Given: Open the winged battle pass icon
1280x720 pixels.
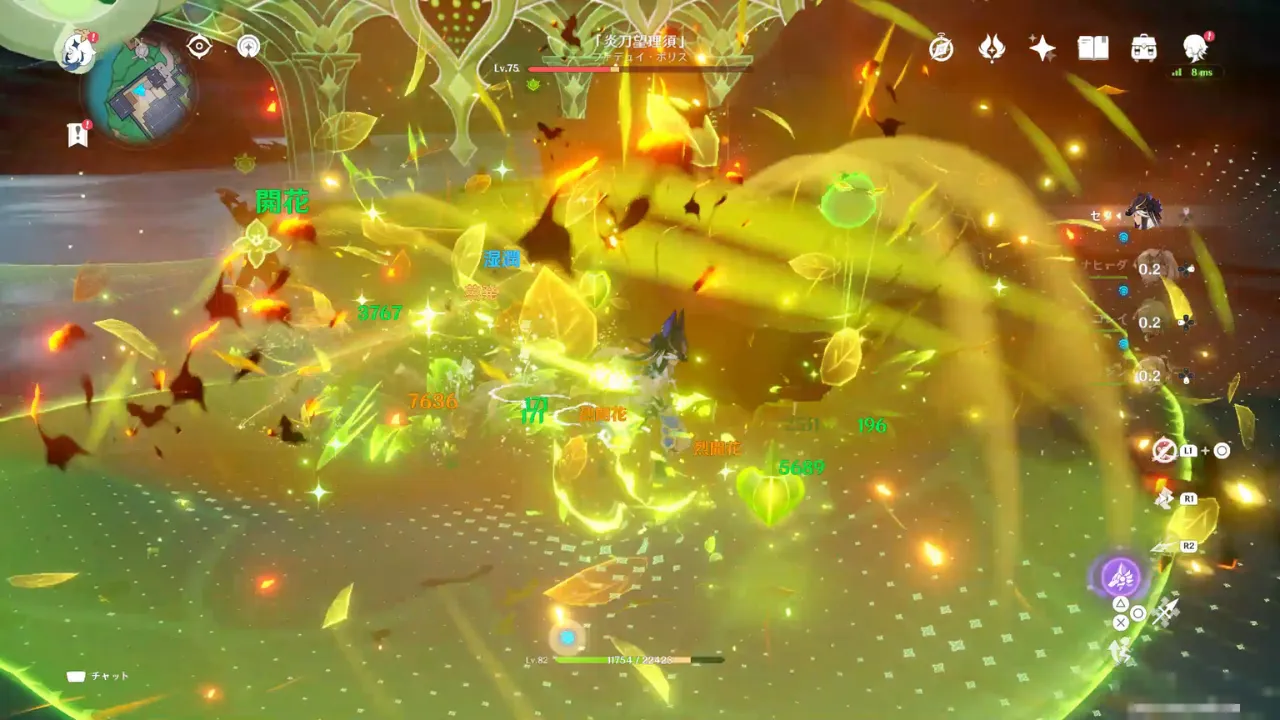Looking at the screenshot, I should click(992, 48).
